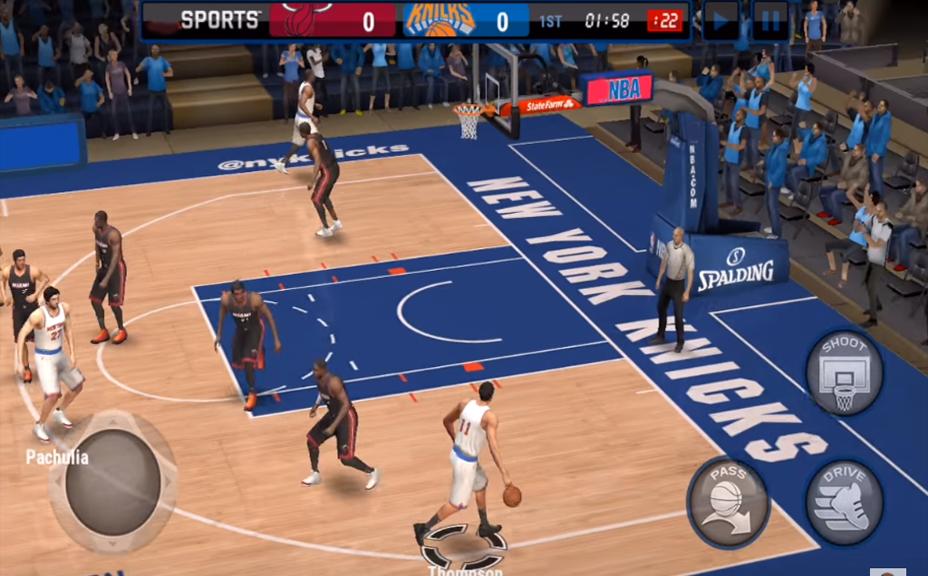928x576 pixels.
Task: Pause the game with the pause icon
Action: click(x=770, y=20)
